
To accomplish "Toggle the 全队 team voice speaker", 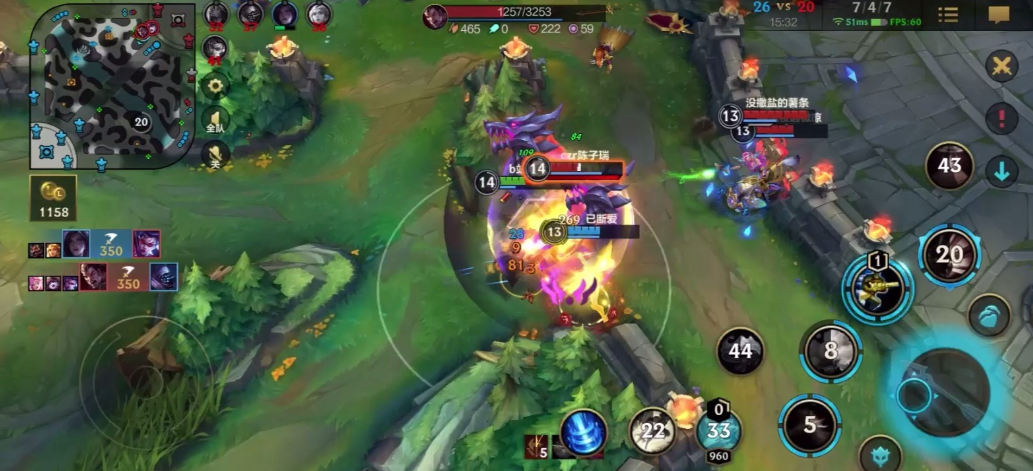I will pyautogui.click(x=215, y=122).
